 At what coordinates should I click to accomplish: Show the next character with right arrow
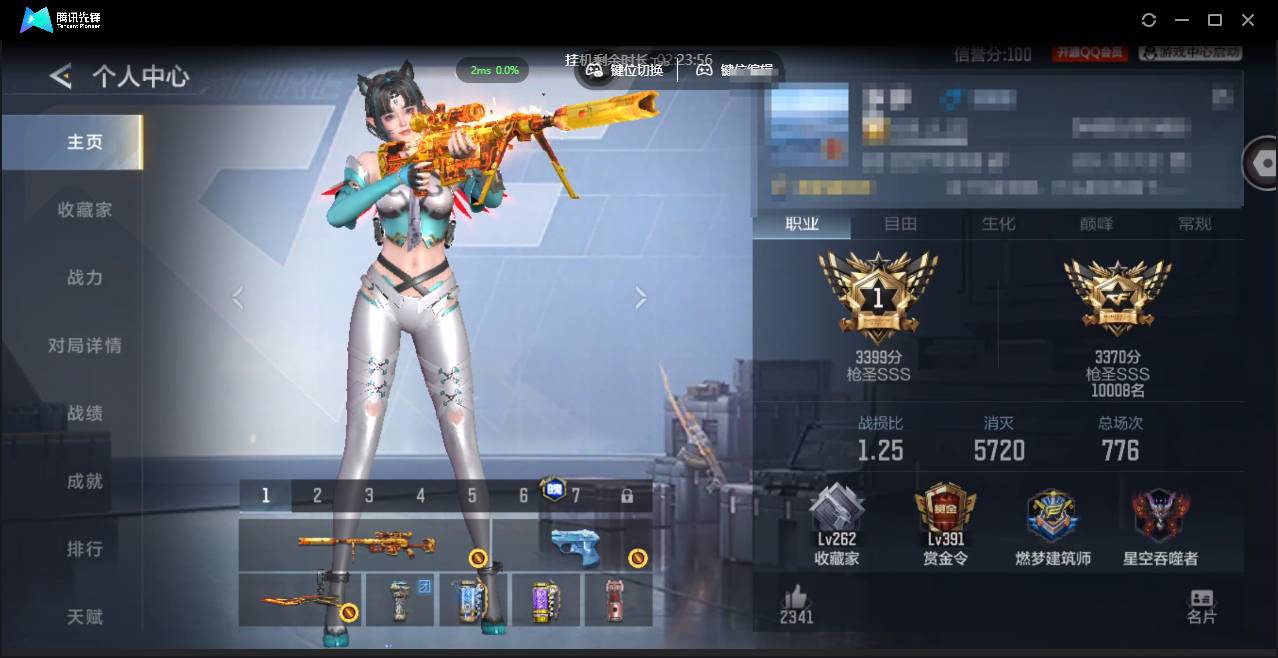pyautogui.click(x=641, y=297)
